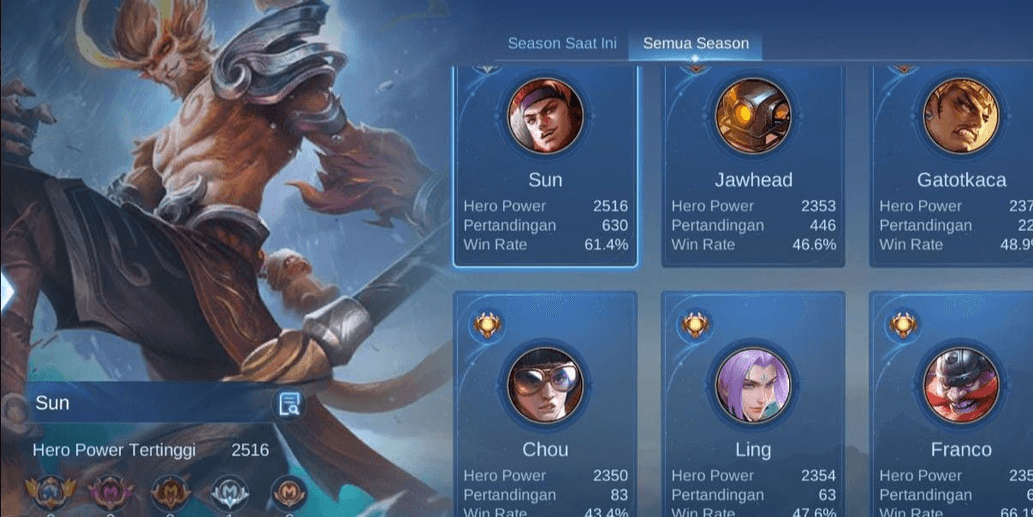Screen dimensions: 1033x517
Task: Switch to the Season Saat Ini tab
Action: point(561,44)
